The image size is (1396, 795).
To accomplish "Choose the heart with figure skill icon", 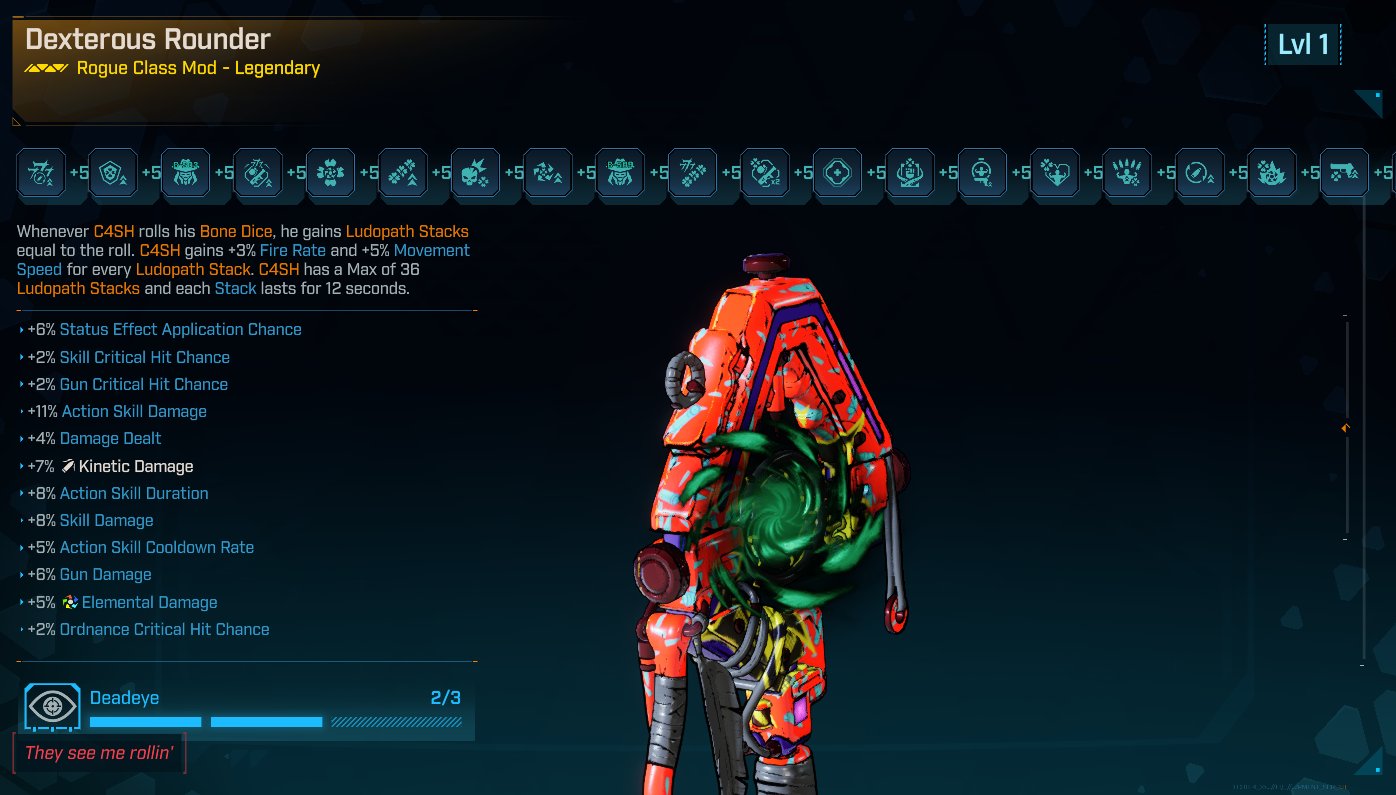I will (1054, 174).
